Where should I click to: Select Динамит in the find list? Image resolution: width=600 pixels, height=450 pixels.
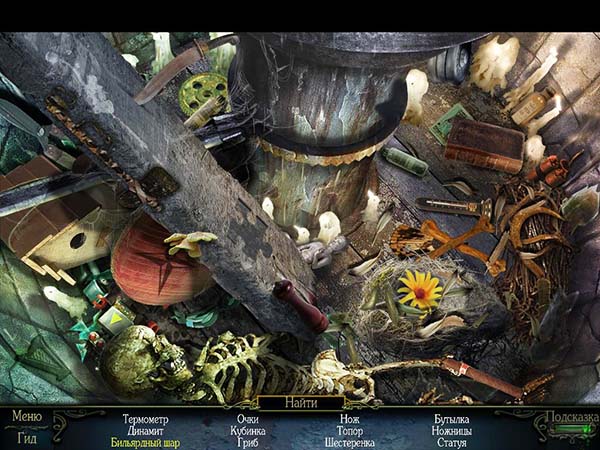coord(145,430)
